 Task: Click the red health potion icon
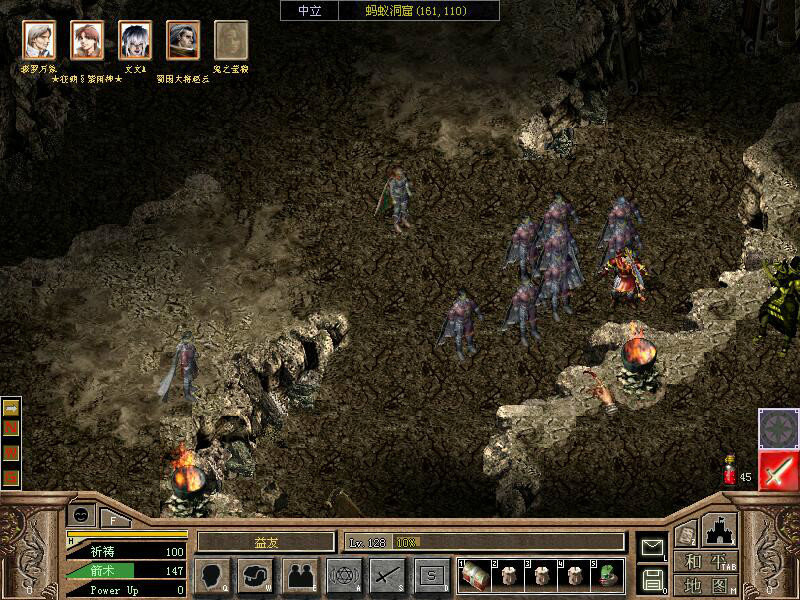[x=730, y=471]
